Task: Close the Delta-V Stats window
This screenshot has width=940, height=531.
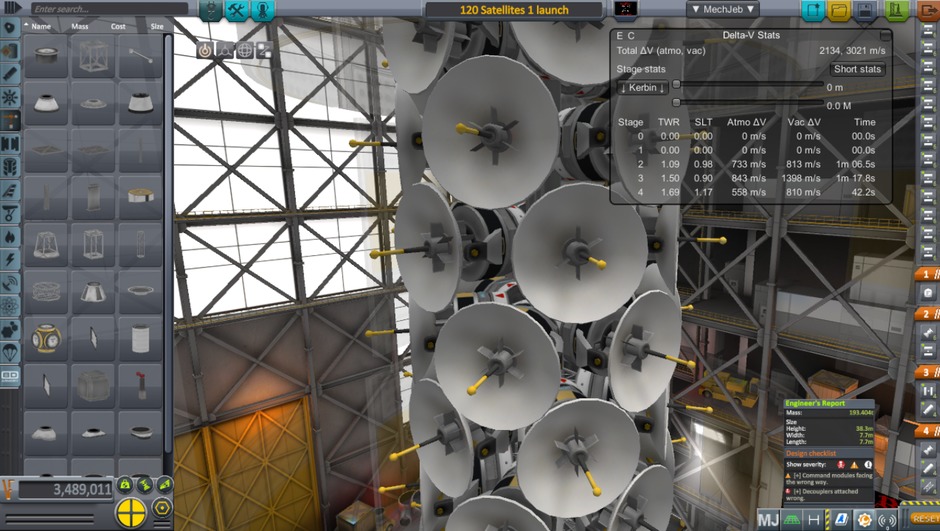Action: [886, 35]
